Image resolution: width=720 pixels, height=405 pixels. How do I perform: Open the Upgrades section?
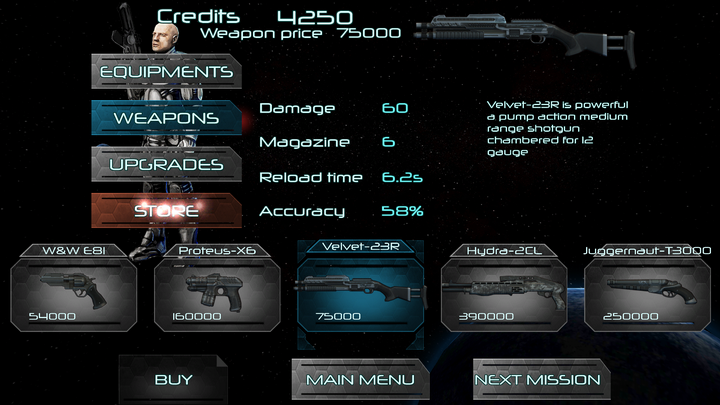tap(165, 164)
